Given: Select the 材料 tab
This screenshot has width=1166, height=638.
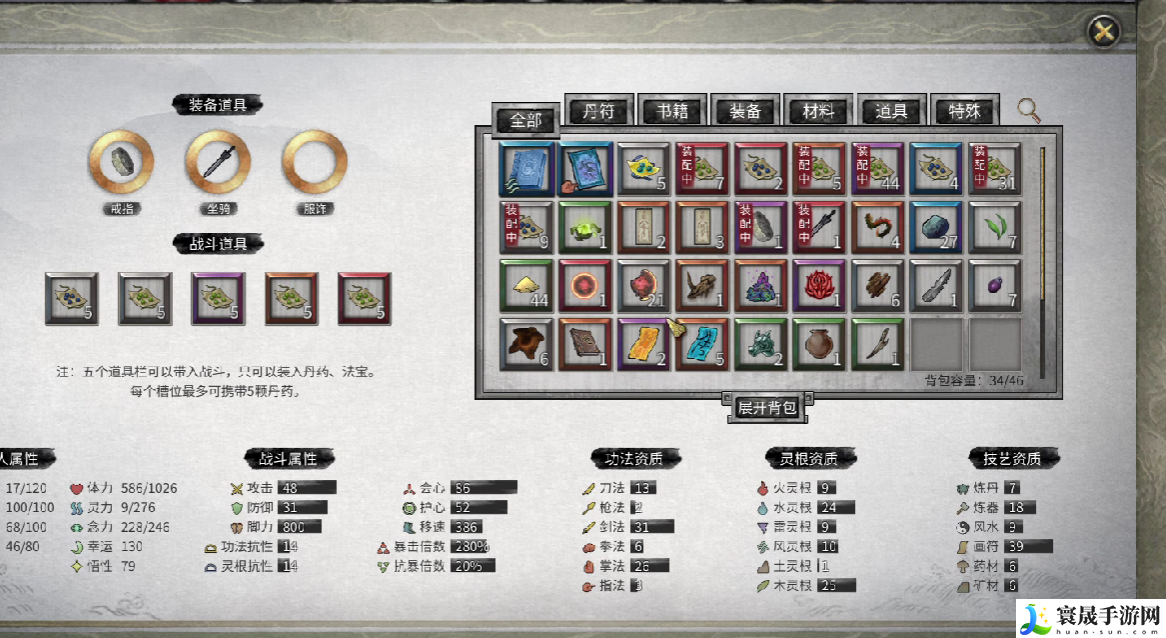Looking at the screenshot, I should tap(818, 111).
